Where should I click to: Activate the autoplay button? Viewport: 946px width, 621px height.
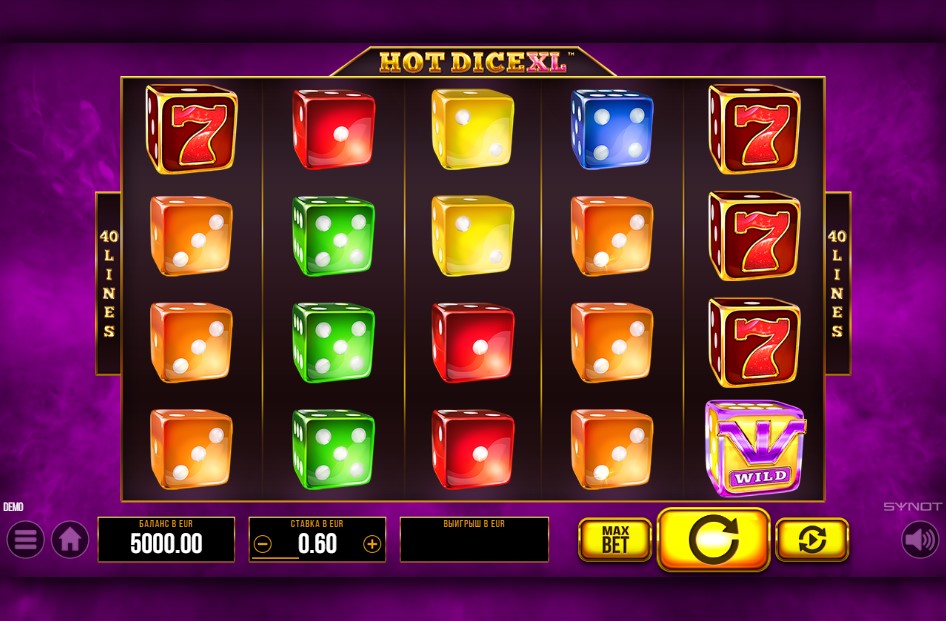pyautogui.click(x=812, y=540)
